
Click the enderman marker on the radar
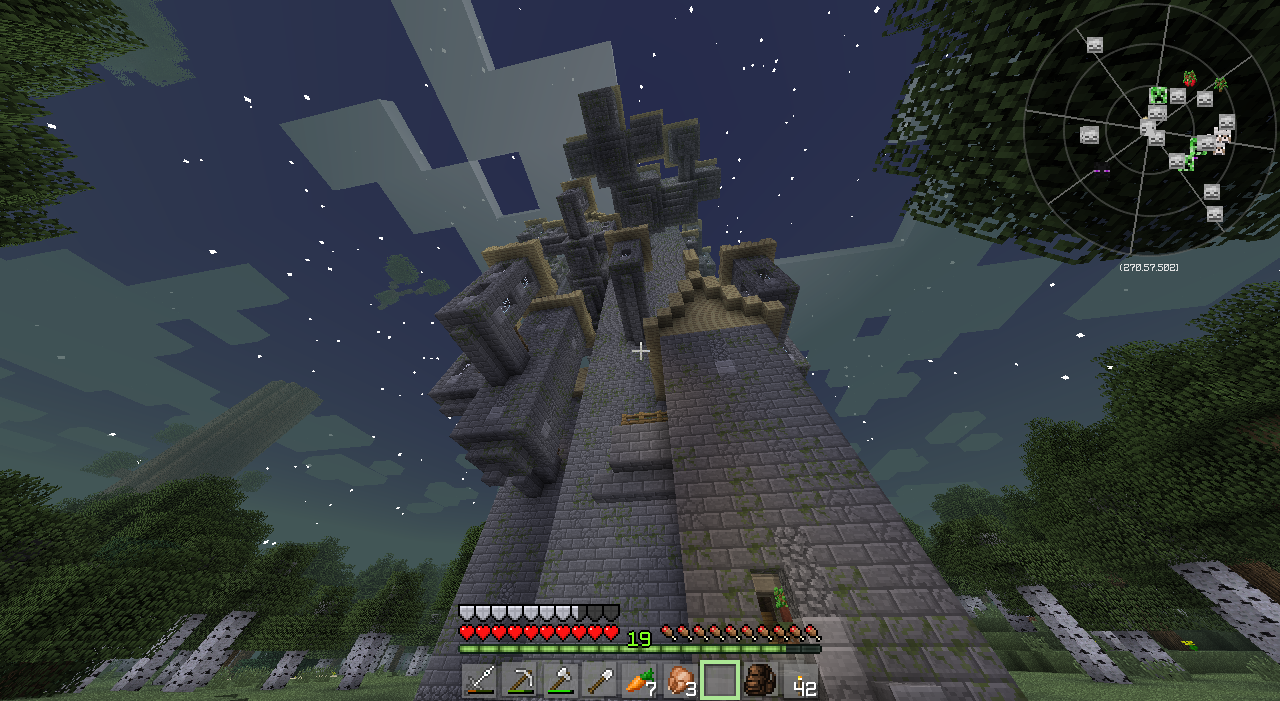1101,170
